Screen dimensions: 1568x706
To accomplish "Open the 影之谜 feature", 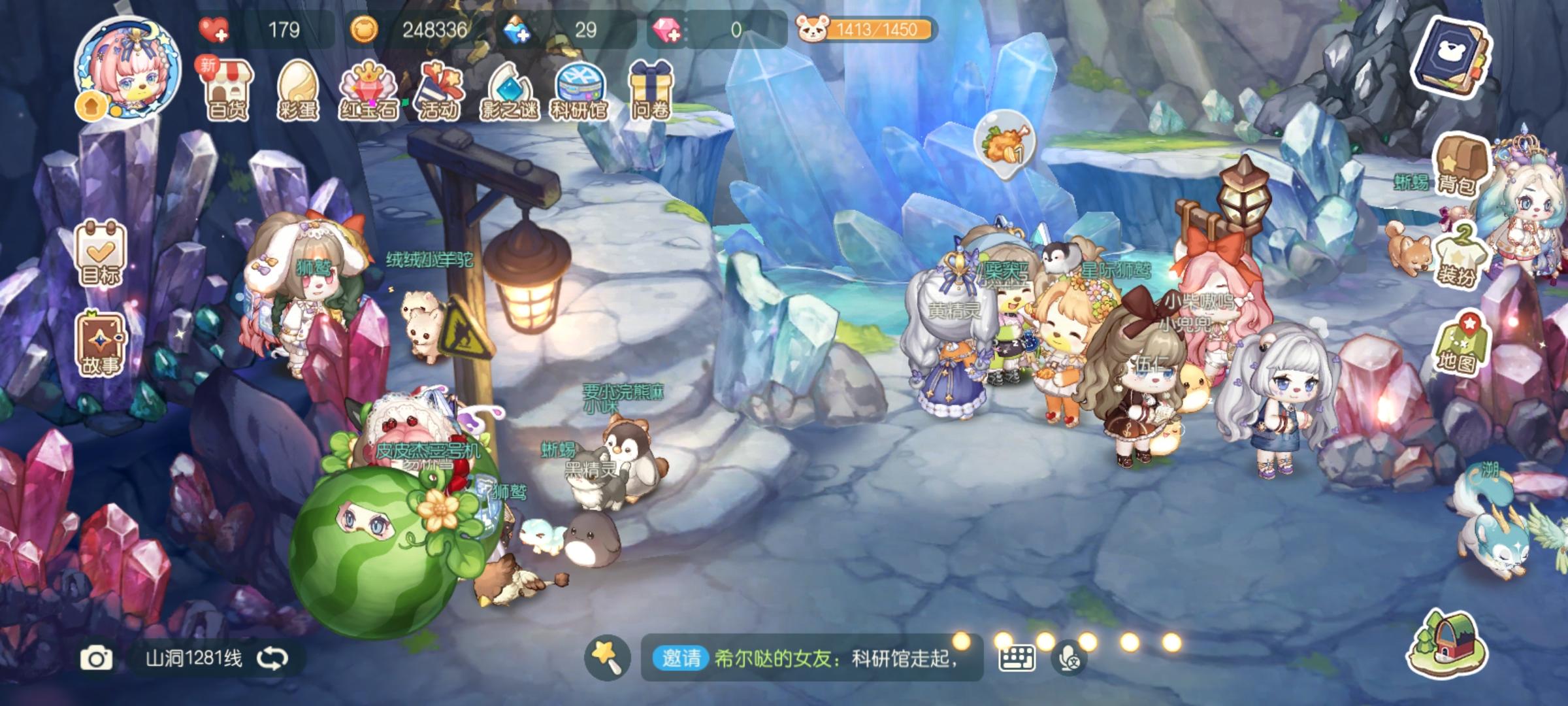I will tap(511, 88).
